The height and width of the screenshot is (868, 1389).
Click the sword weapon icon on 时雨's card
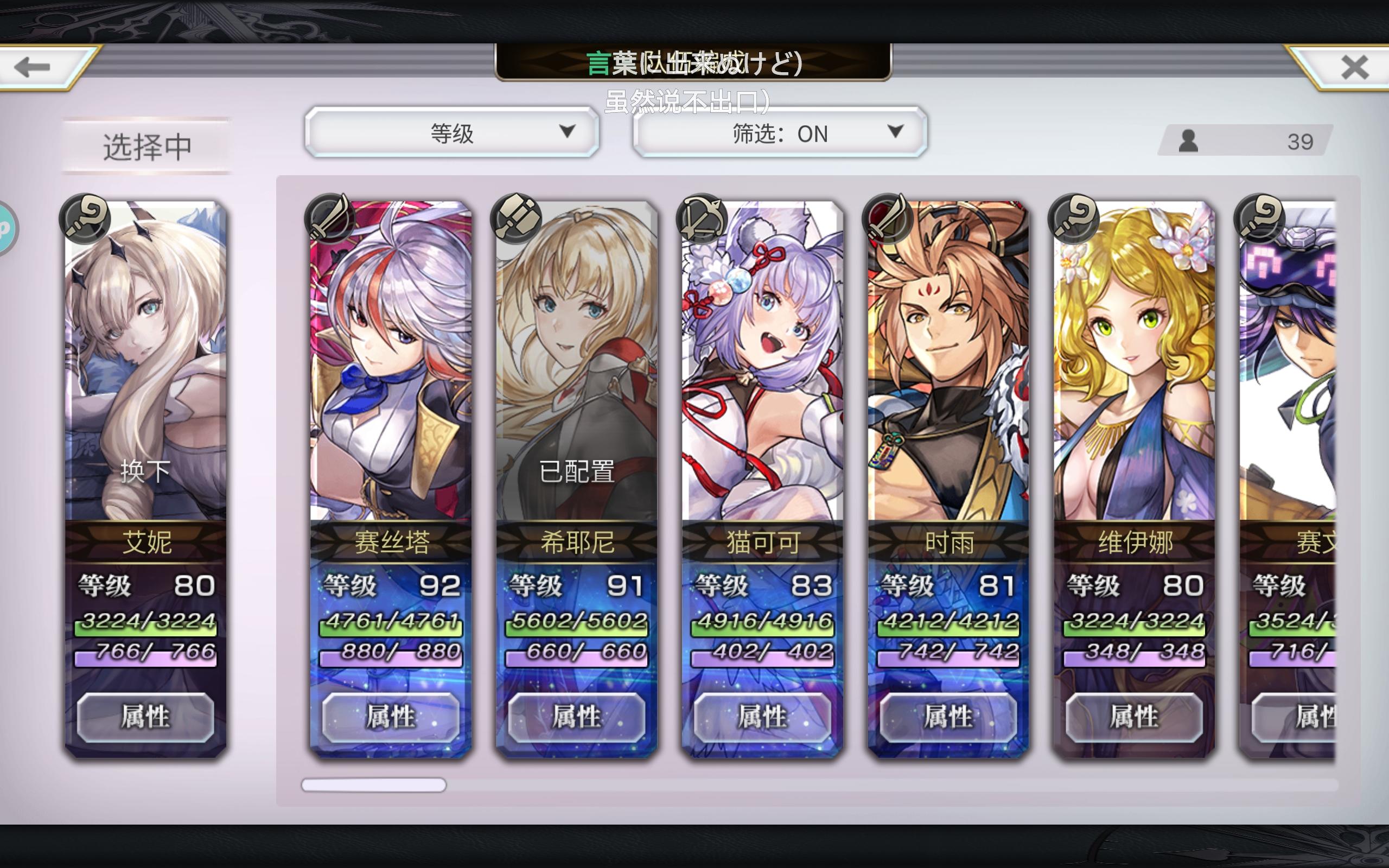(x=888, y=218)
